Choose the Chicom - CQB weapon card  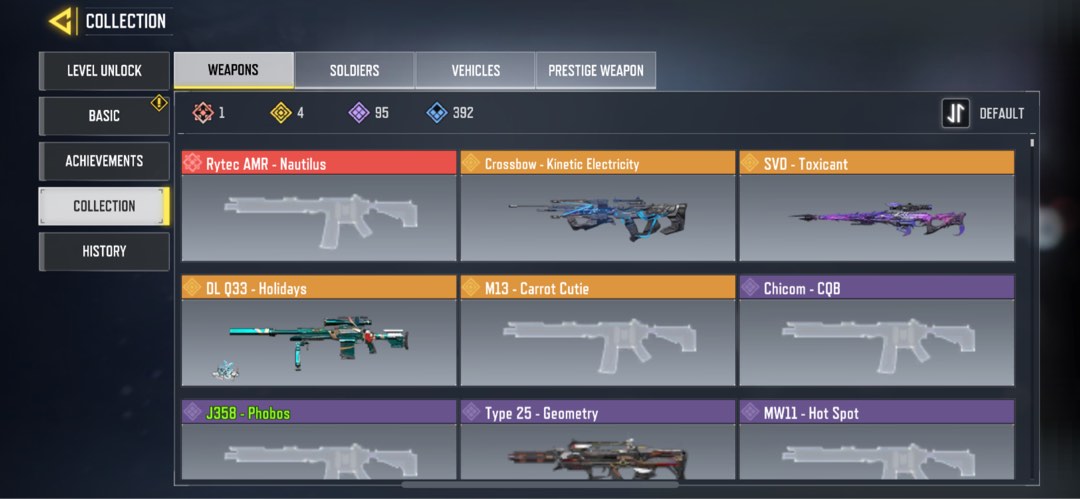coord(876,332)
